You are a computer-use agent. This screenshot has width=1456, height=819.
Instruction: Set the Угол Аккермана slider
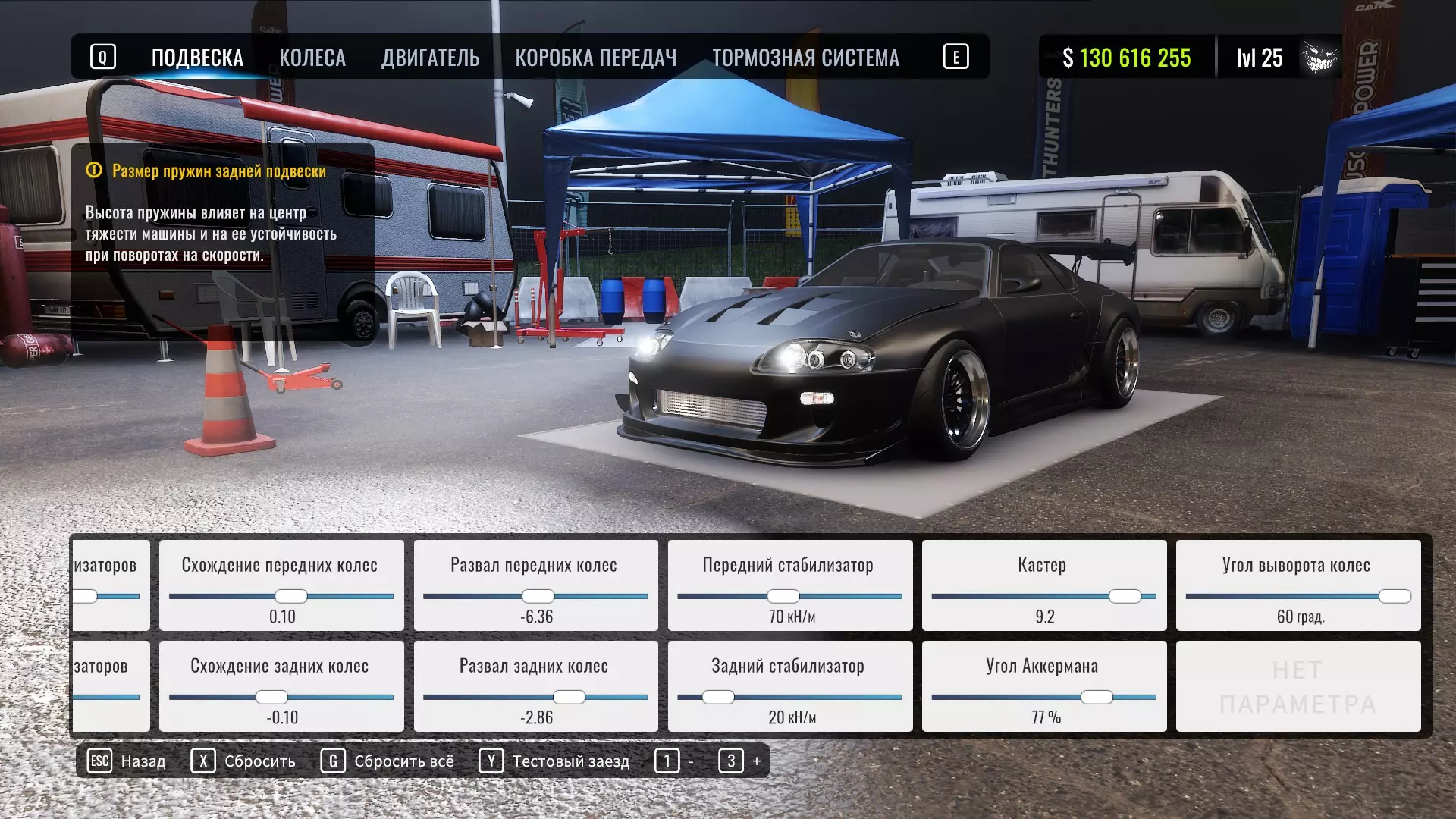(x=1097, y=697)
